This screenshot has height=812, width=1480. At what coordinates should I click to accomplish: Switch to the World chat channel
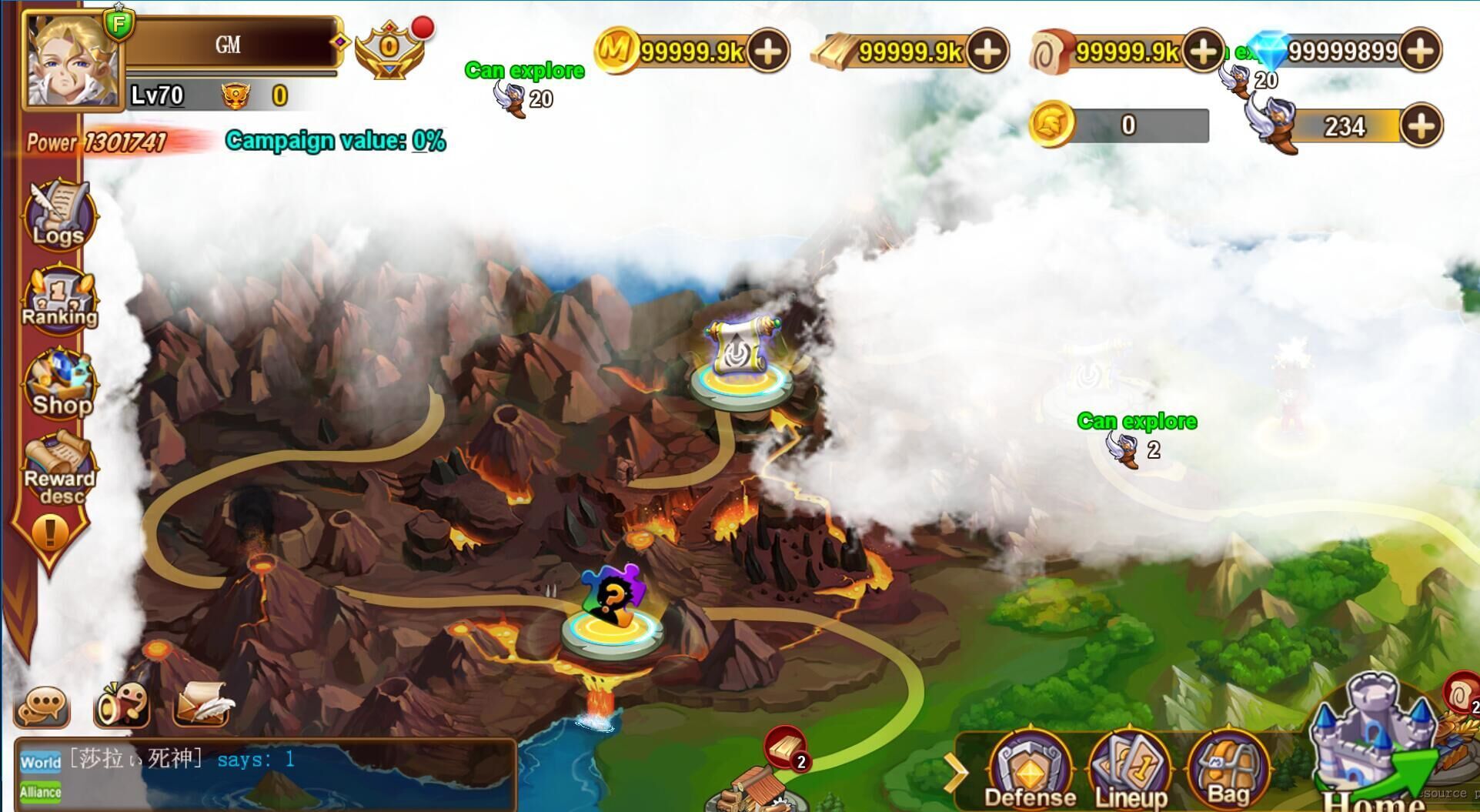pyautogui.click(x=40, y=762)
